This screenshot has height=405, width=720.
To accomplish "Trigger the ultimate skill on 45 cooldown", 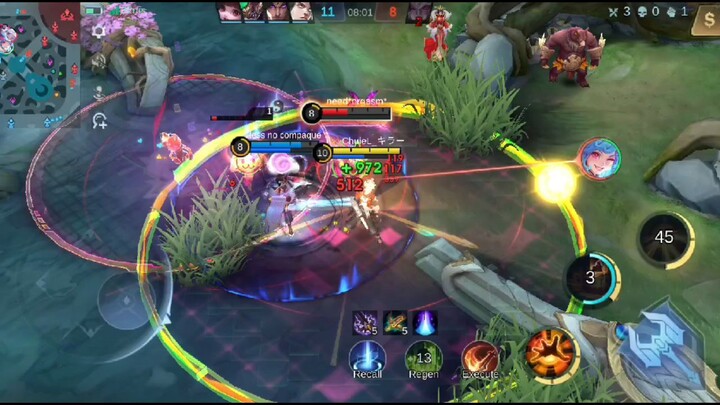I will point(664,238).
